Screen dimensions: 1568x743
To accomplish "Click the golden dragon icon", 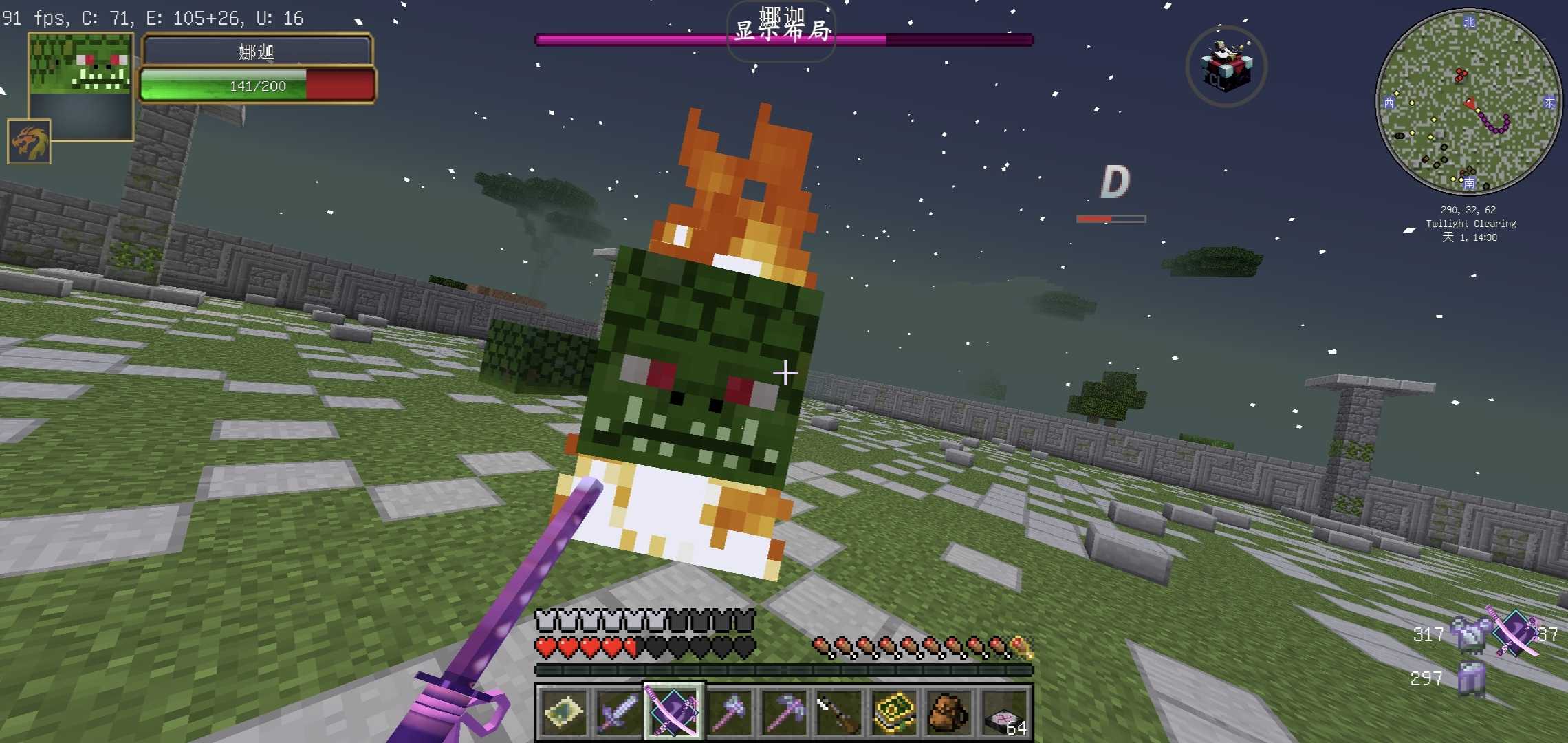I will pos(29,142).
